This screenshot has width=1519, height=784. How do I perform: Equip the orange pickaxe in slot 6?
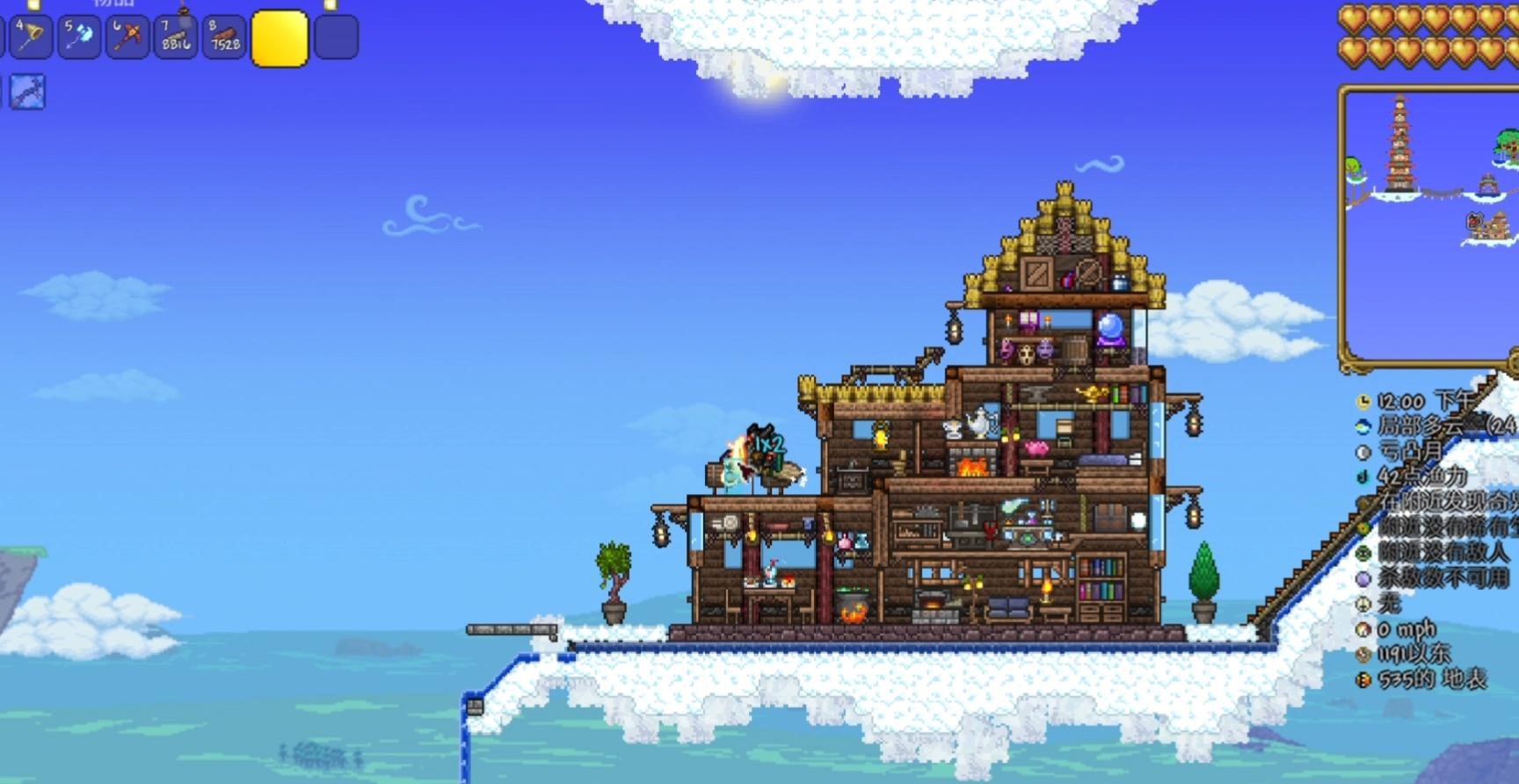tap(127, 38)
